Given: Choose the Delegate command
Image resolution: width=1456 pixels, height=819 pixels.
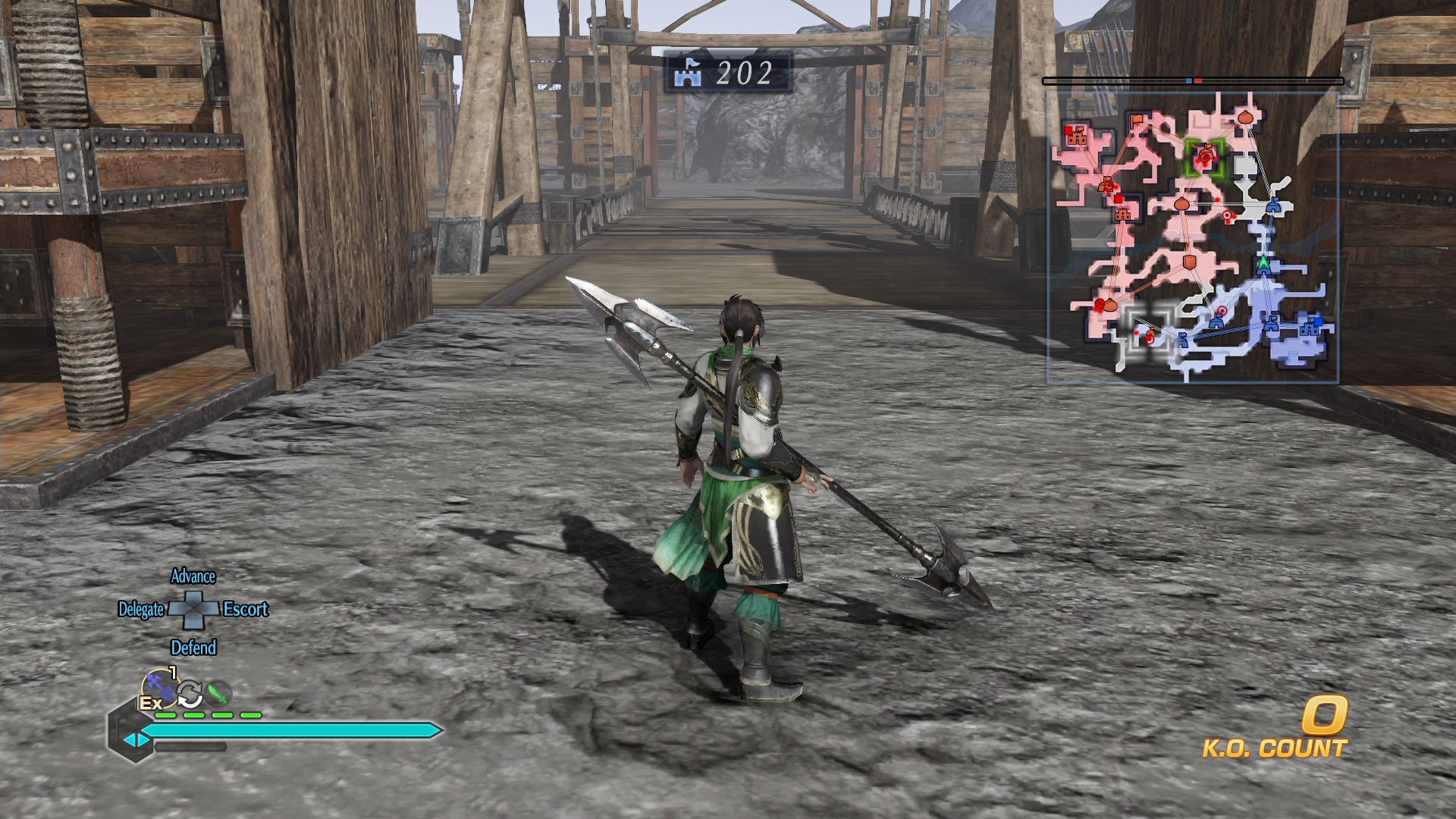Looking at the screenshot, I should tap(141, 610).
